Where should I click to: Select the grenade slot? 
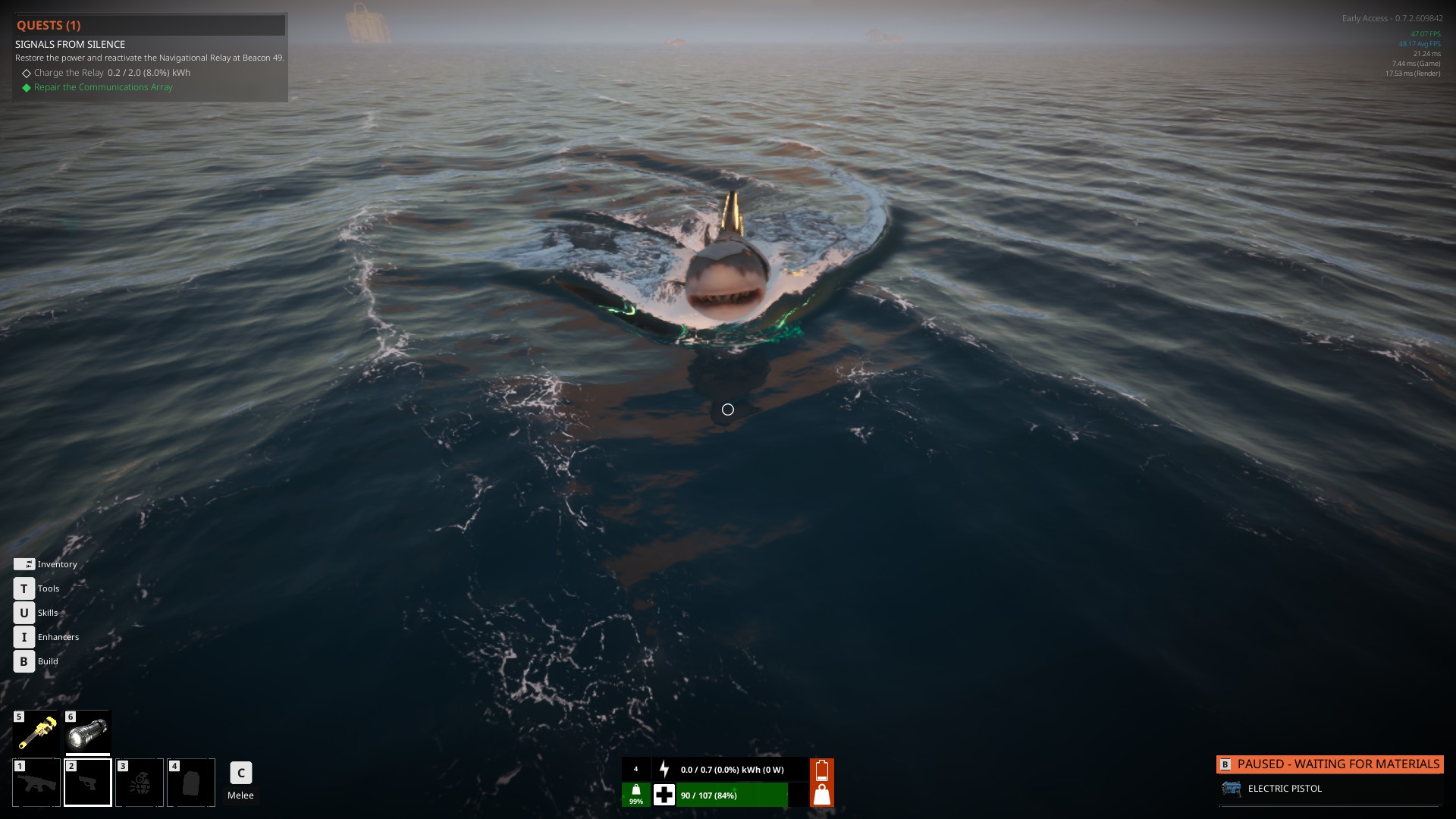(140, 783)
